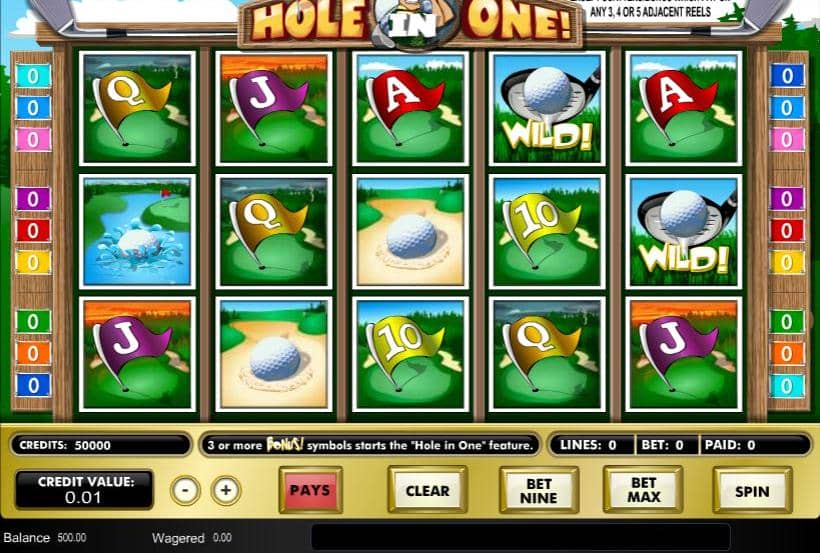The height and width of the screenshot is (553, 820).
Task: Spin the reels
Action: point(752,490)
